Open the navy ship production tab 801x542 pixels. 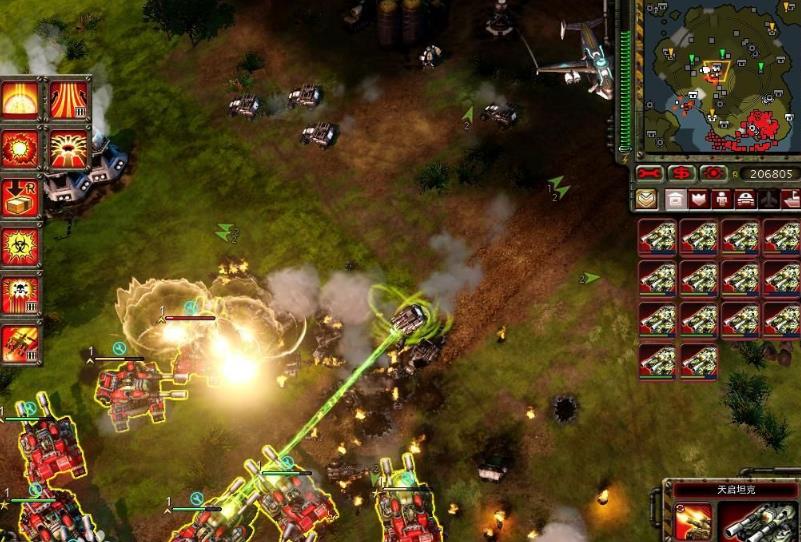point(790,199)
